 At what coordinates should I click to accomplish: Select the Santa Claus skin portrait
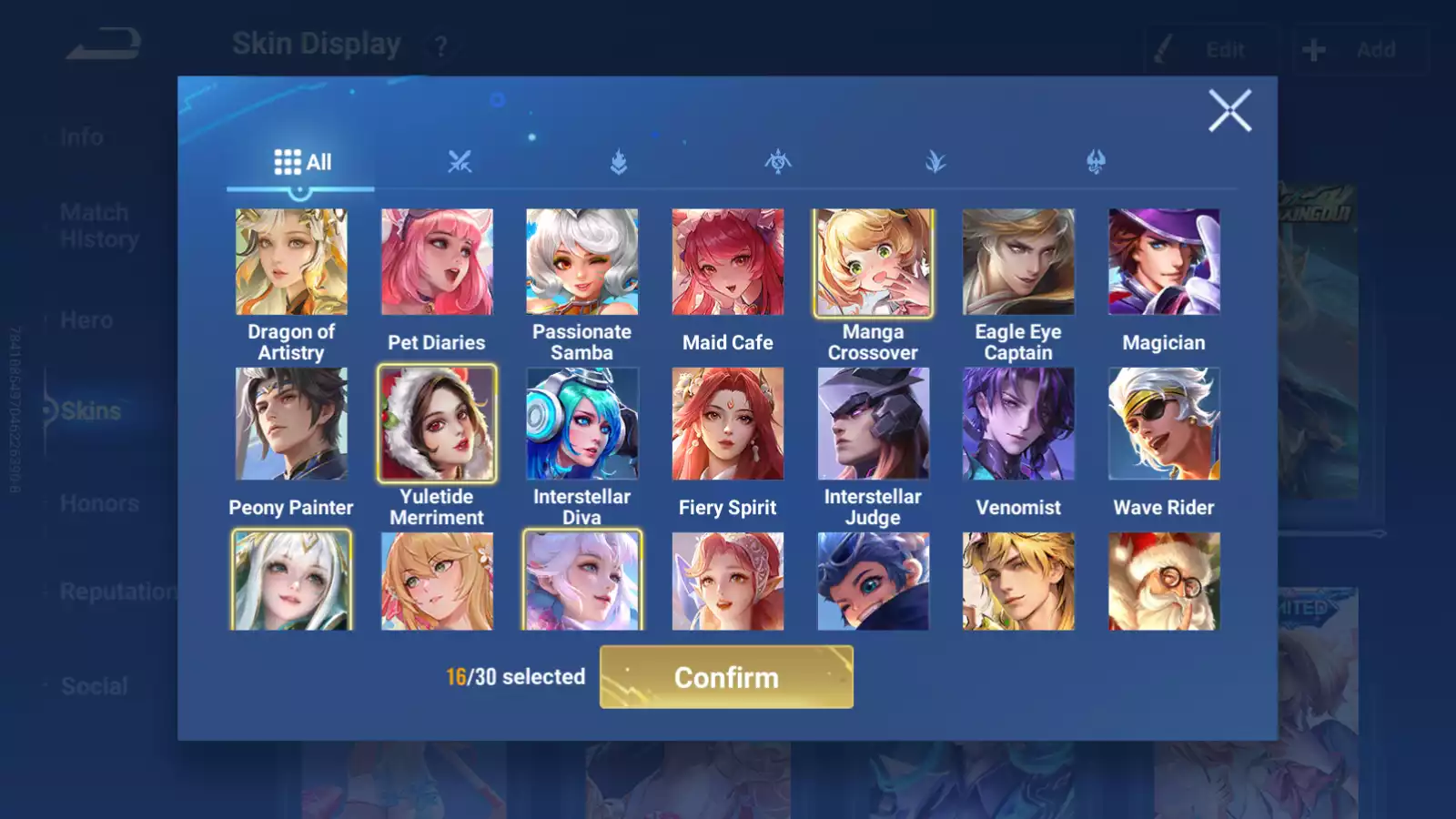(1164, 581)
